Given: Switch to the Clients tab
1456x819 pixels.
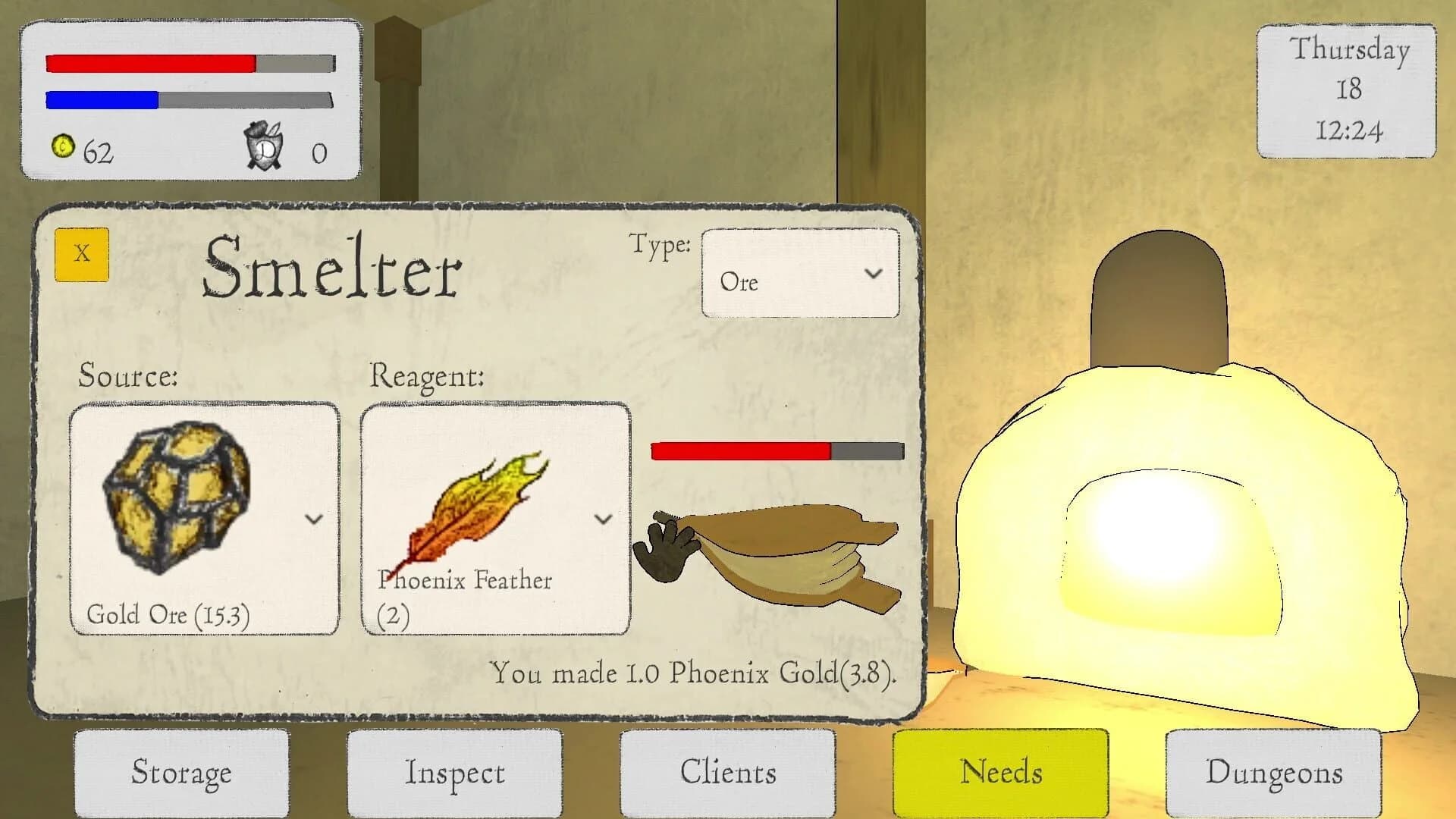Looking at the screenshot, I should coord(728,772).
